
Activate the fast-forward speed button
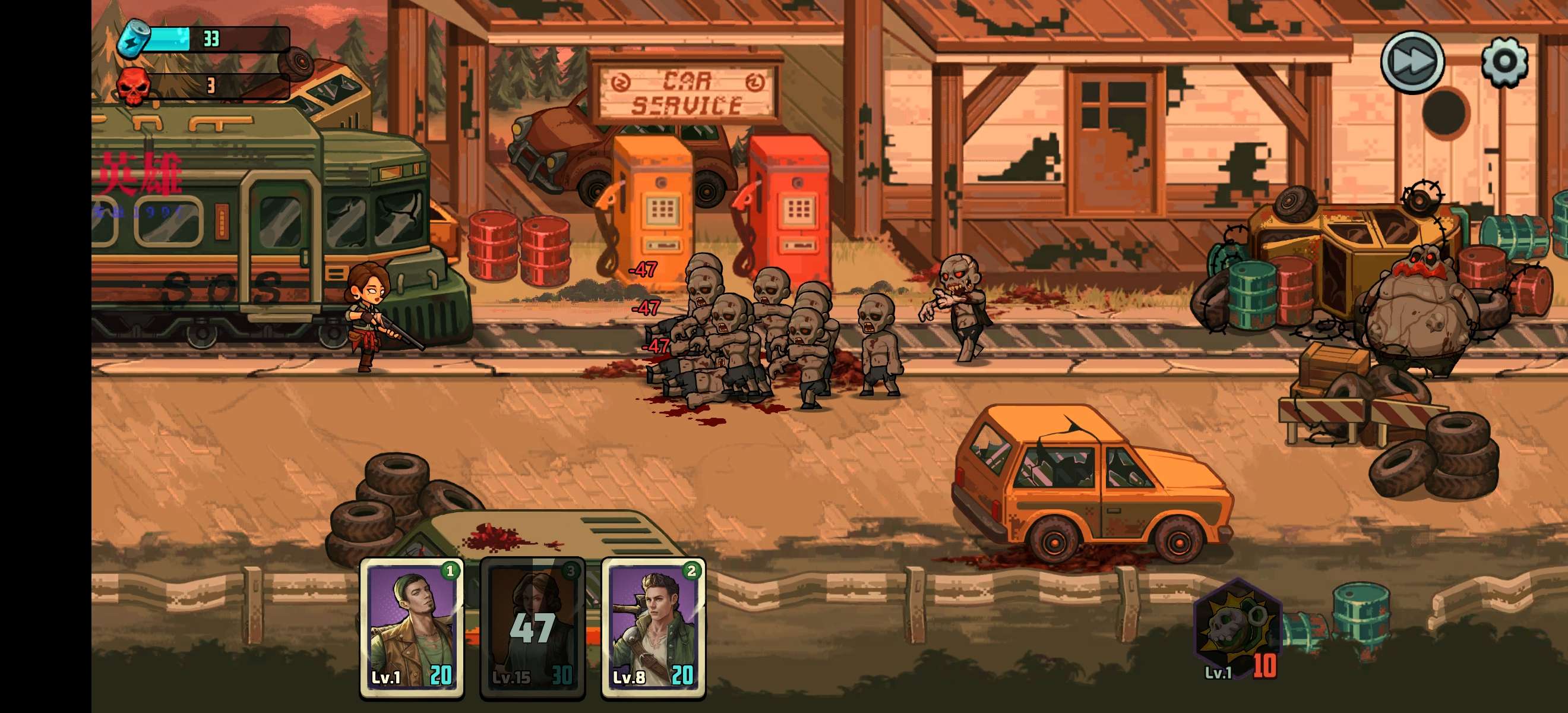[1412, 62]
